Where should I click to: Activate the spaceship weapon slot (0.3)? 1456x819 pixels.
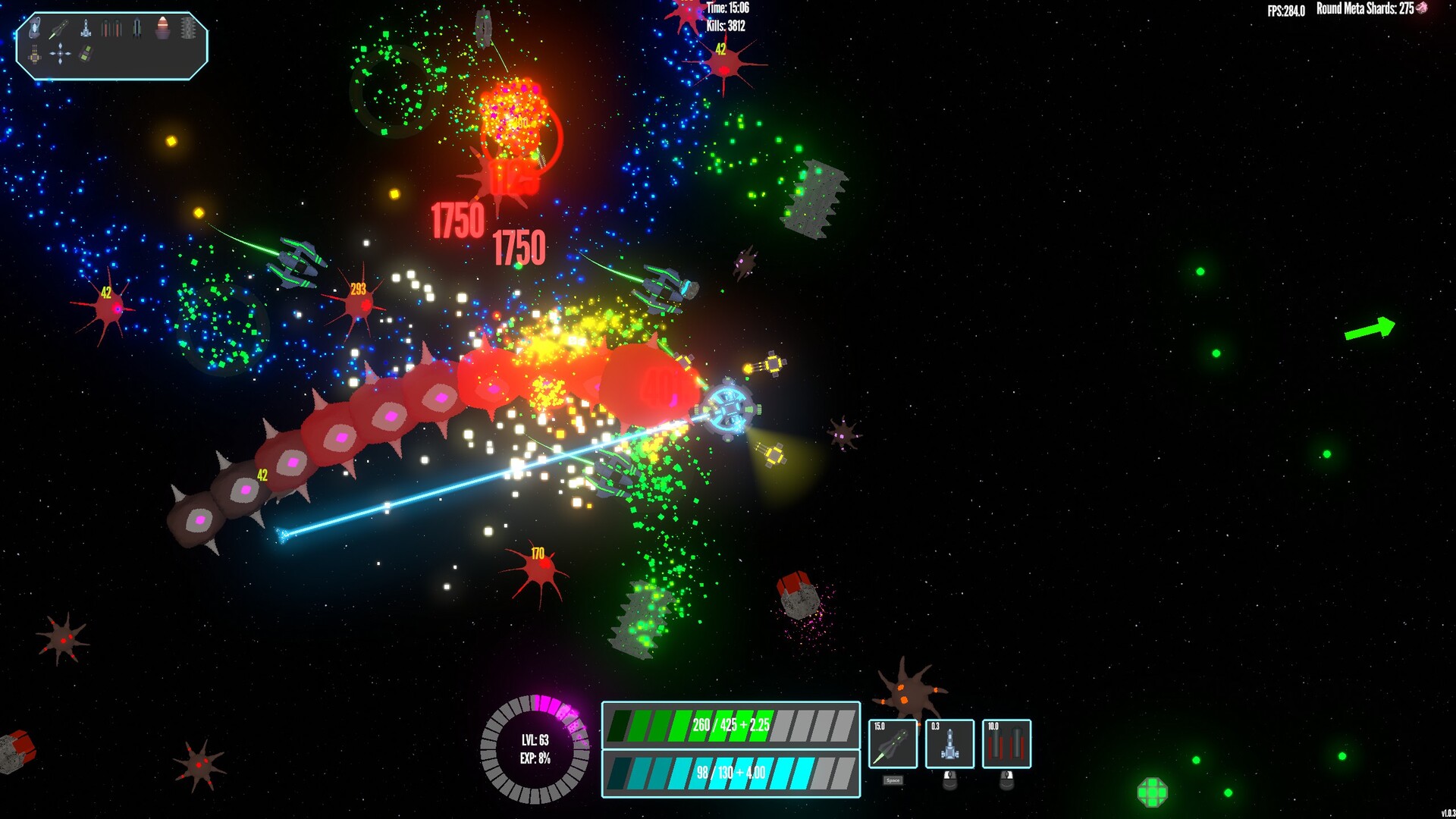click(x=949, y=744)
